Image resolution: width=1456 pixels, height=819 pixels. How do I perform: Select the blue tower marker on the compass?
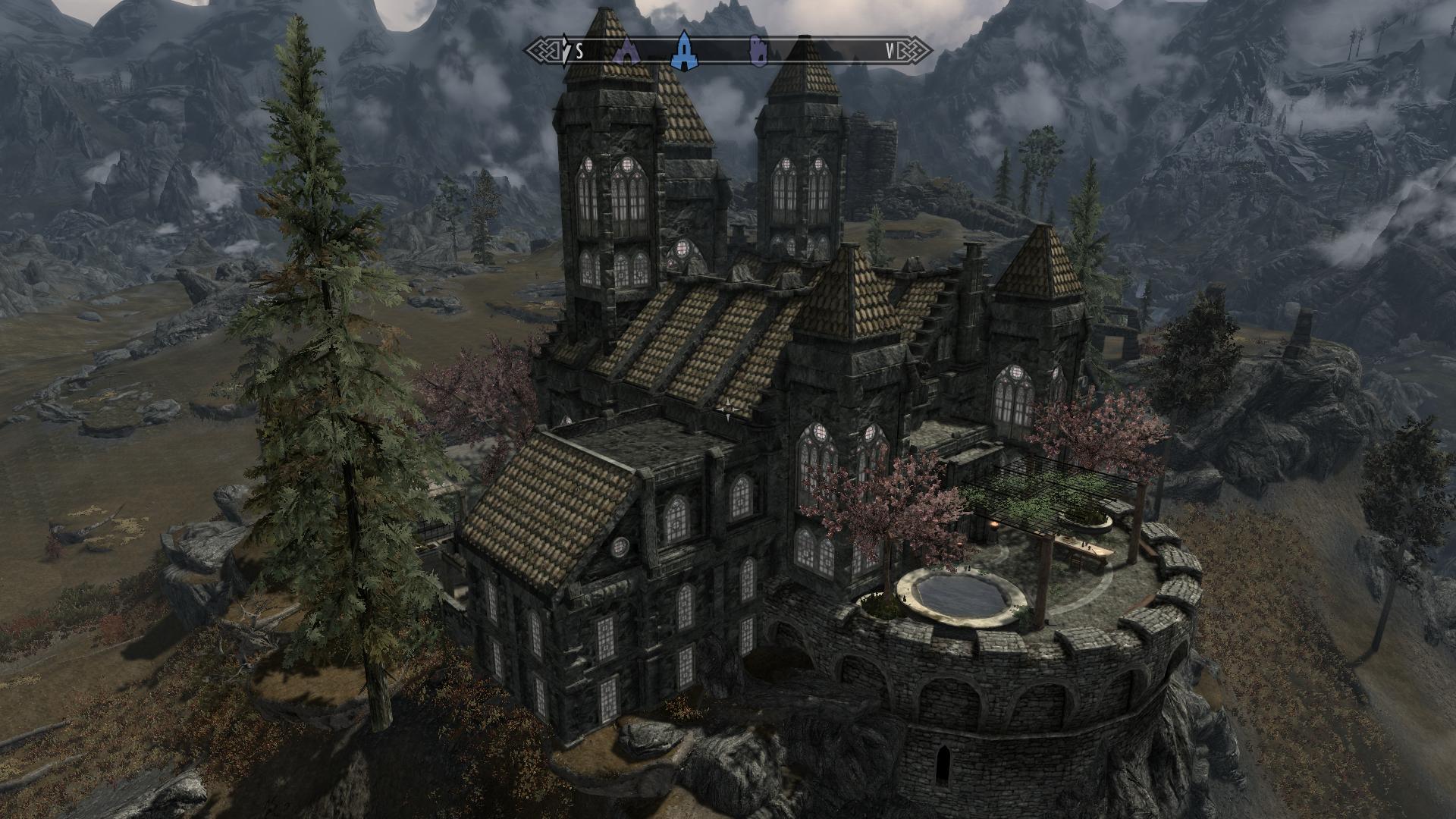(685, 50)
